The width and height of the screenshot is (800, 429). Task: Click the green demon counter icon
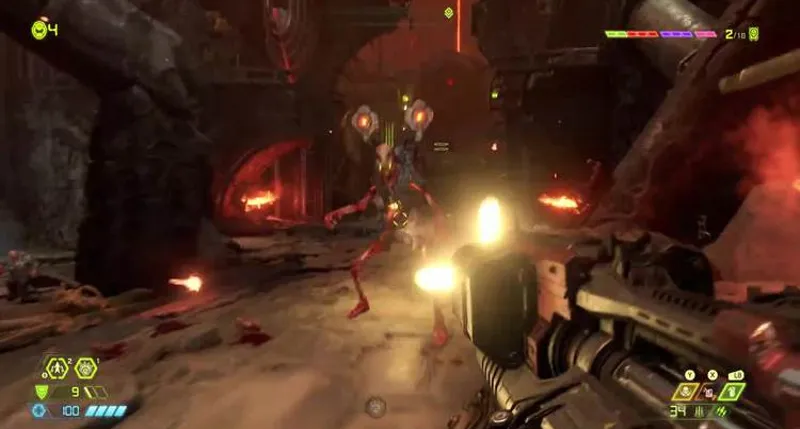(x=754, y=34)
